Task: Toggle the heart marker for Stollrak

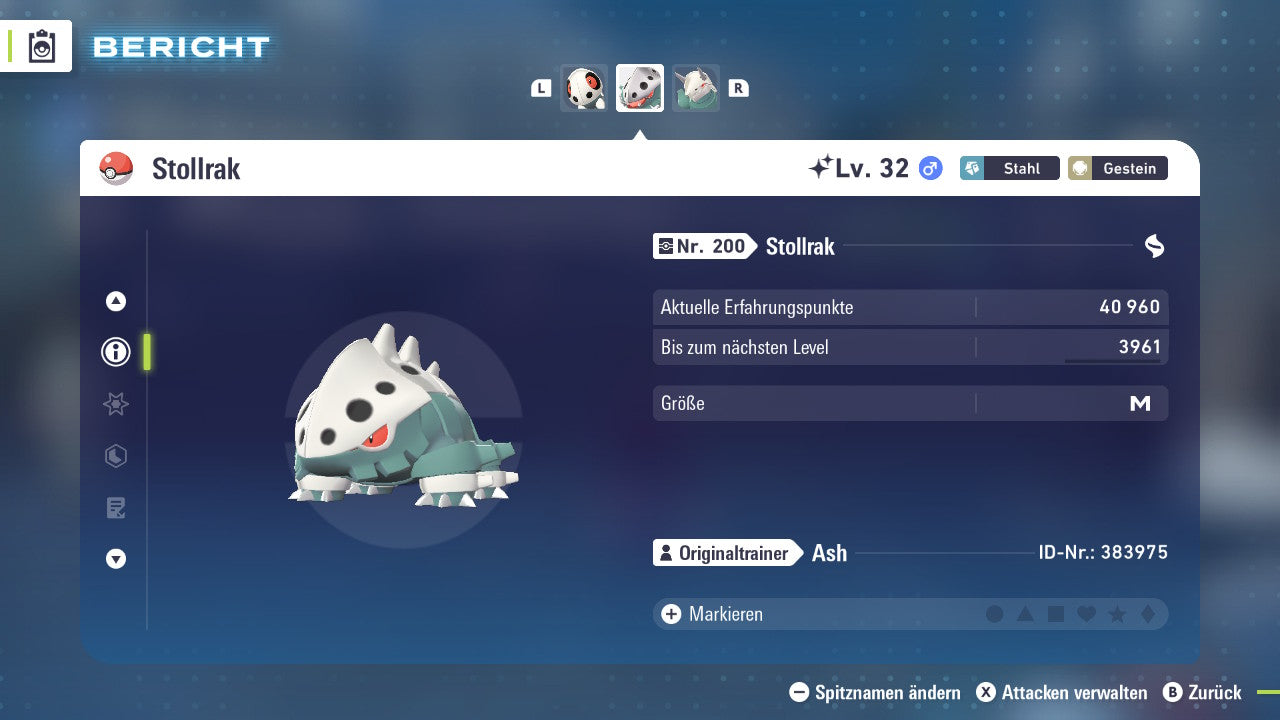Action: click(x=1087, y=614)
